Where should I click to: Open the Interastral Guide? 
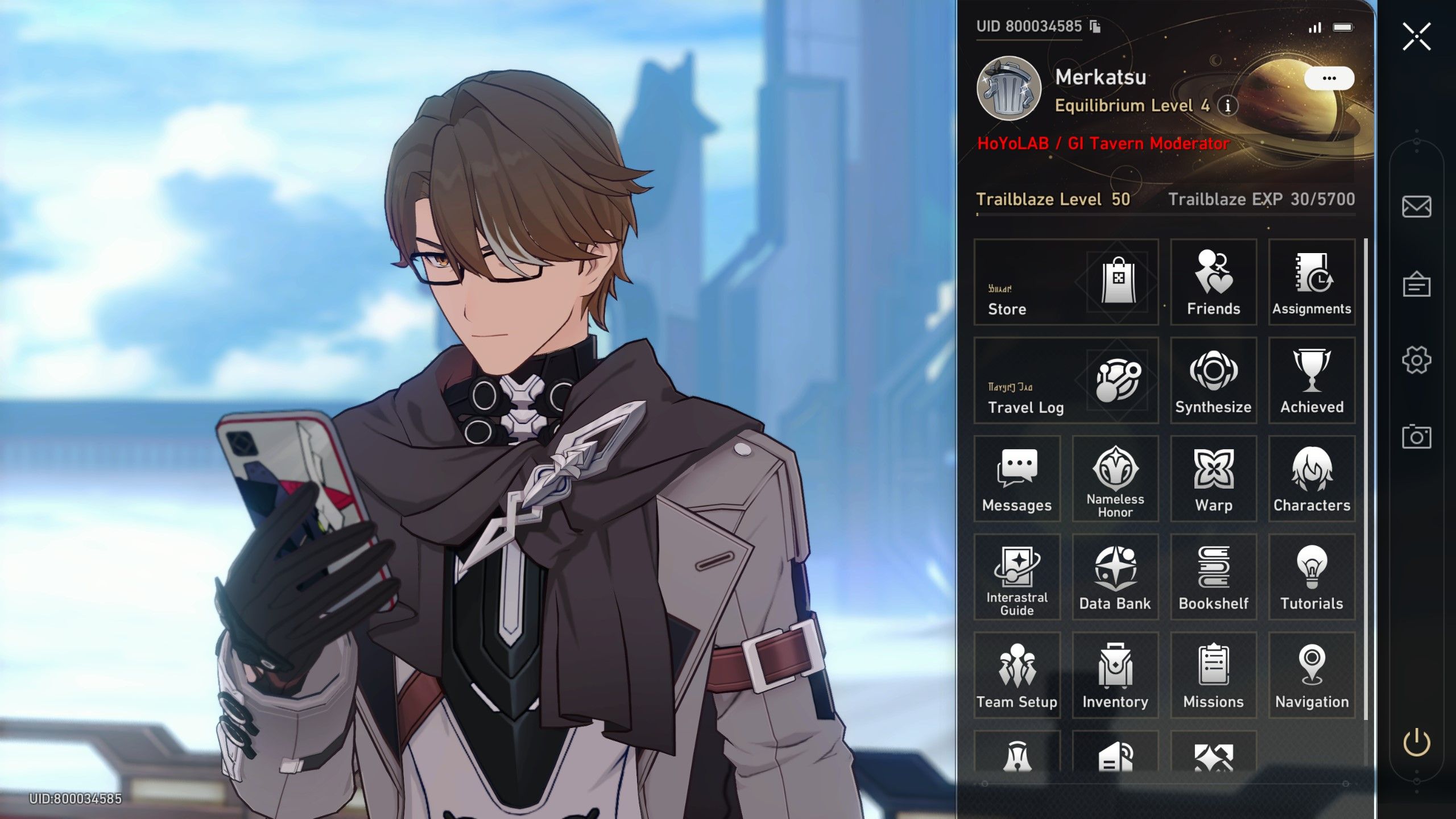click(x=1016, y=576)
